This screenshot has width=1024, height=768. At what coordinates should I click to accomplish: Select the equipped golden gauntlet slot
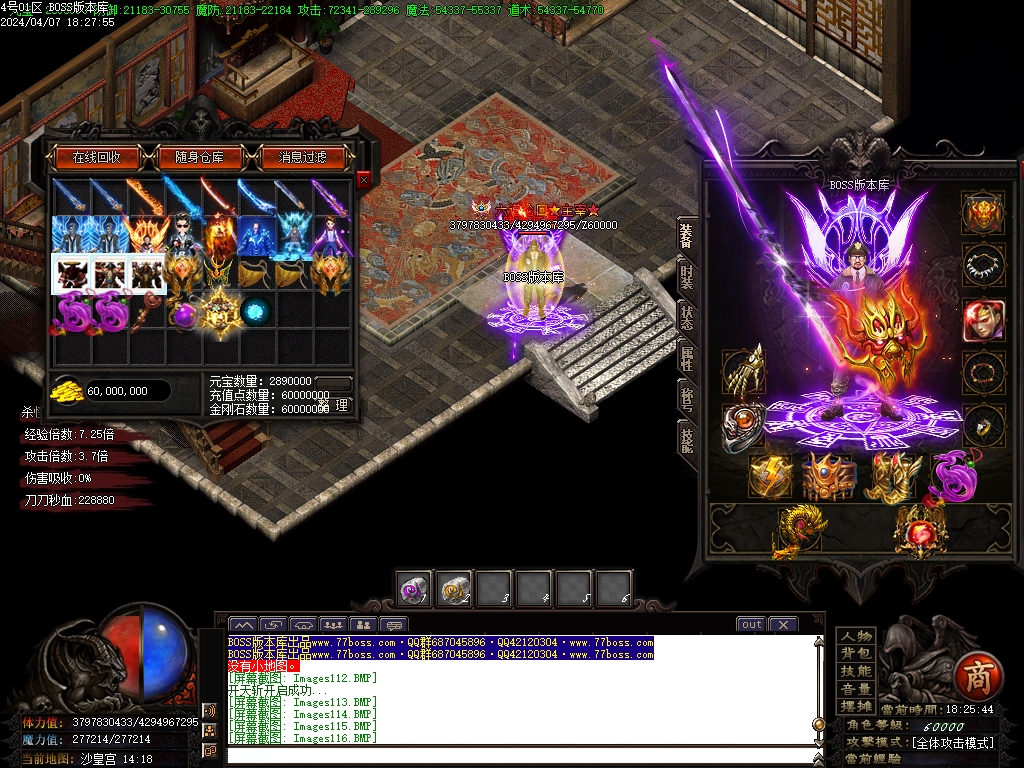pyautogui.click(x=743, y=372)
